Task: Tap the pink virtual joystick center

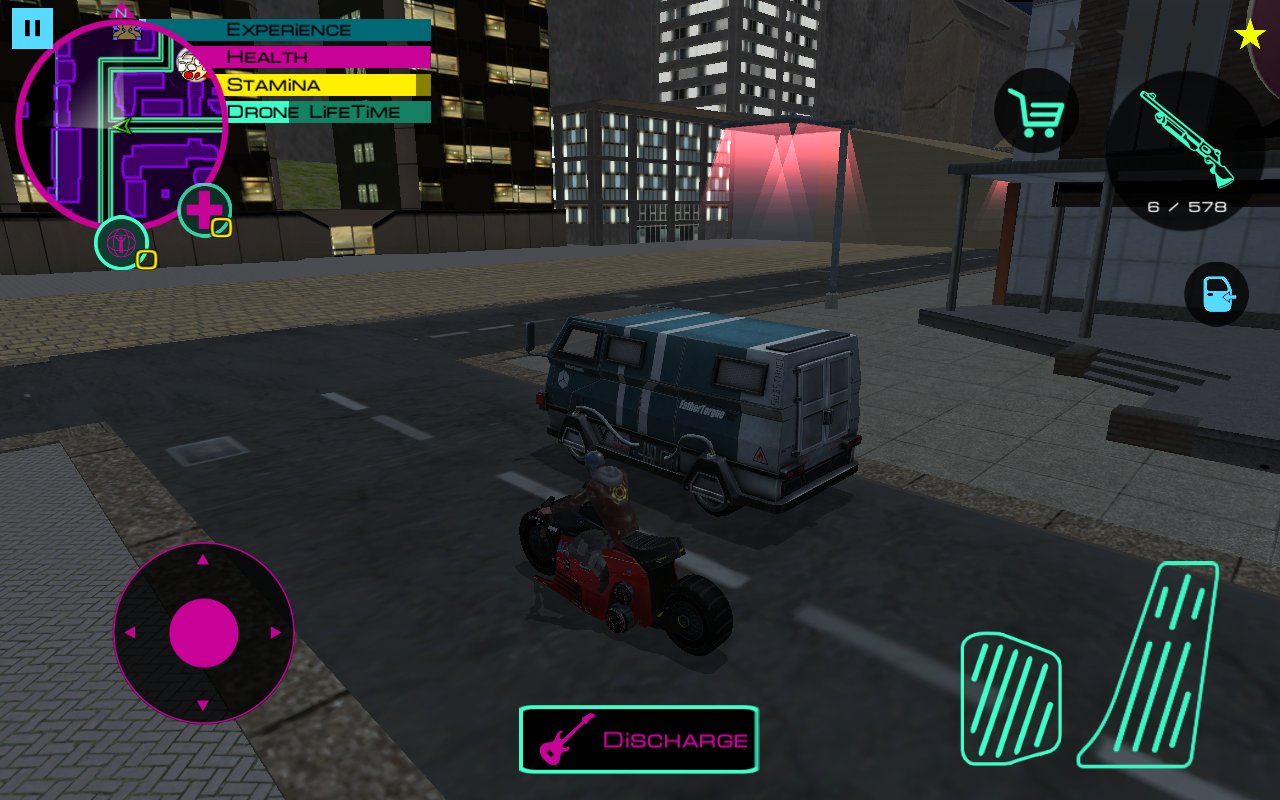Action: coord(204,633)
